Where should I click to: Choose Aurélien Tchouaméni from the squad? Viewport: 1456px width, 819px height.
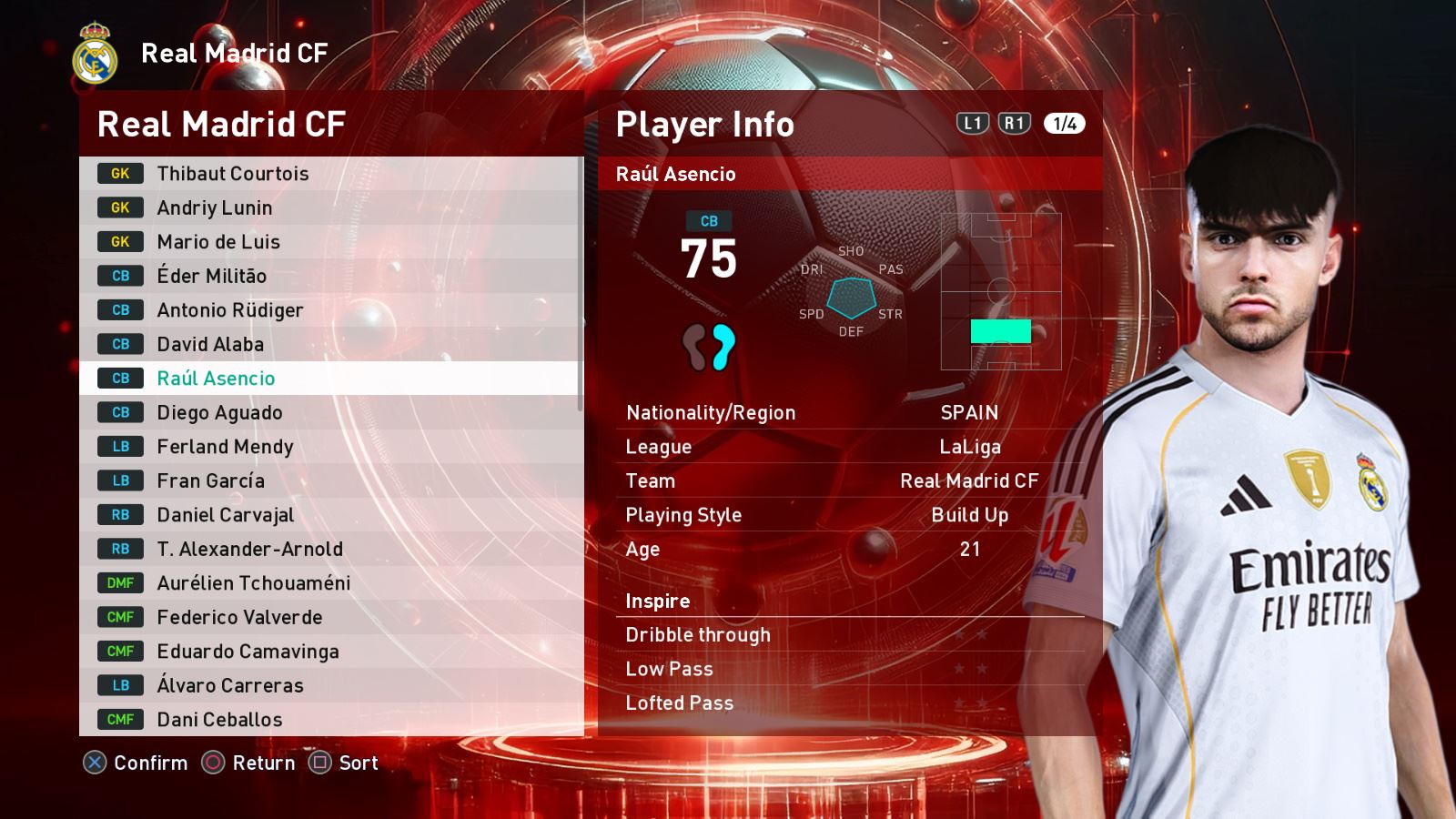pyautogui.click(x=328, y=583)
